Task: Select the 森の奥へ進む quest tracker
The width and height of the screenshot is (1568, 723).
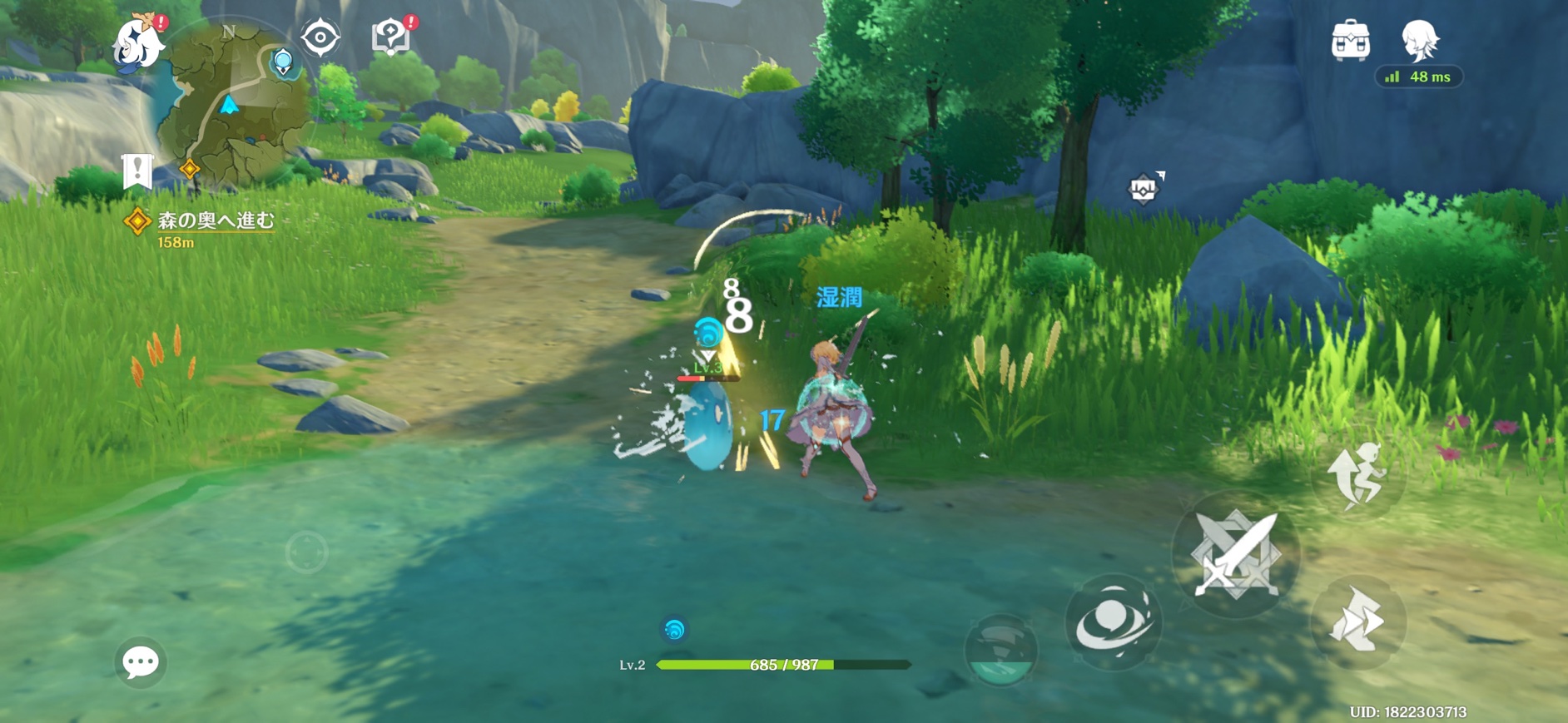Action: click(215, 220)
